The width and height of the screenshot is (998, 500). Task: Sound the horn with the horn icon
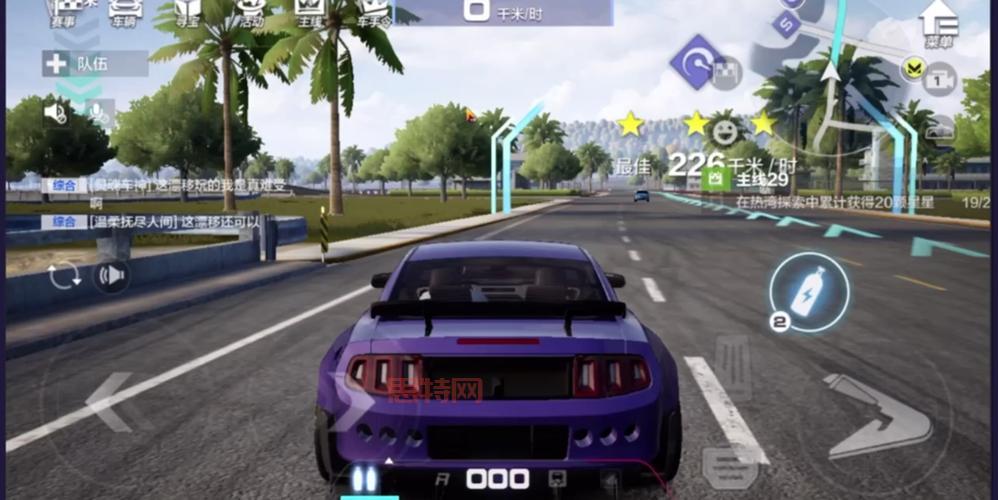tap(111, 275)
